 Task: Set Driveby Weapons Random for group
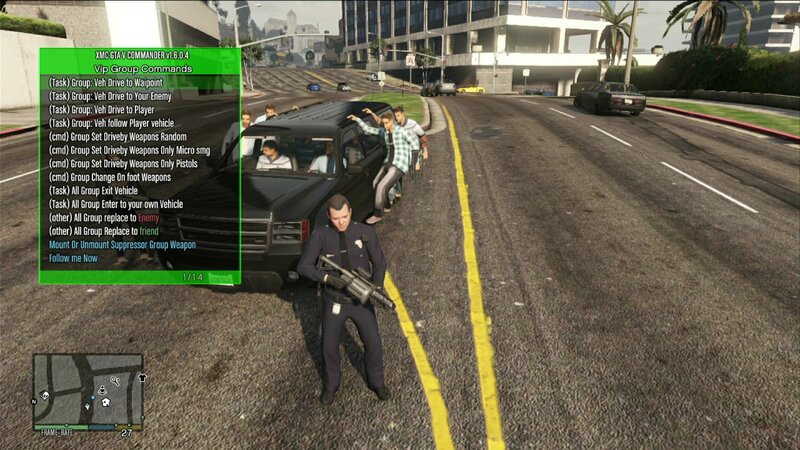(117, 137)
